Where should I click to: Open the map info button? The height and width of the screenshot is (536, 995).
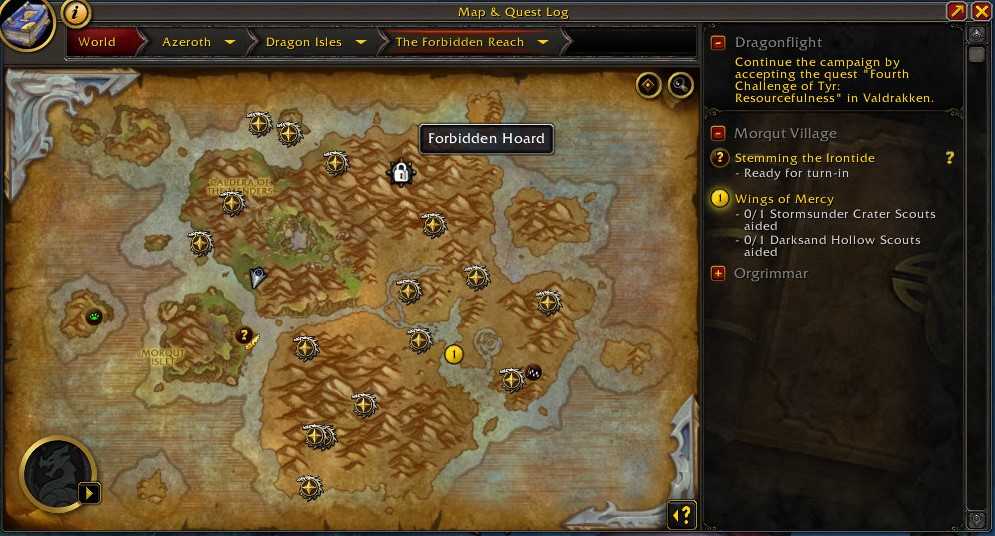(77, 12)
